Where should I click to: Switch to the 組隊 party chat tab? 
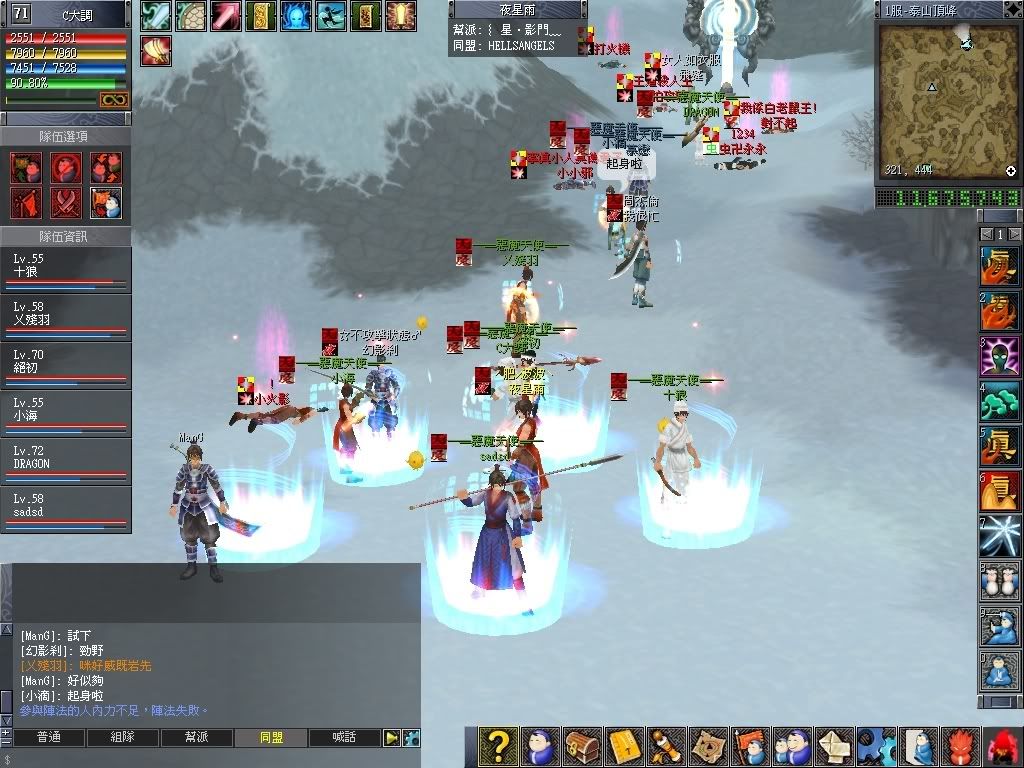(123, 738)
